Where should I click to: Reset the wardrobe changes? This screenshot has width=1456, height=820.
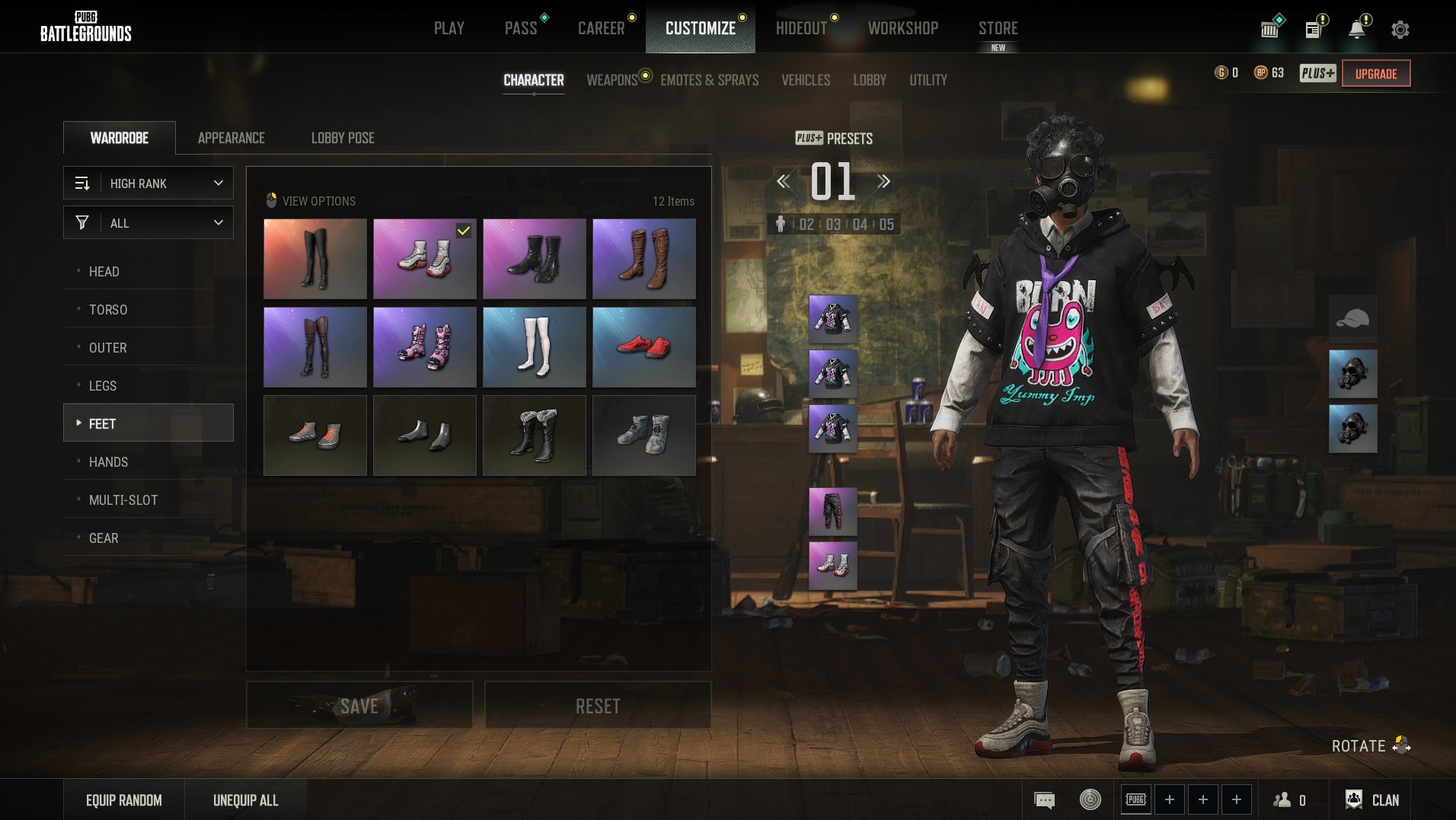click(598, 706)
